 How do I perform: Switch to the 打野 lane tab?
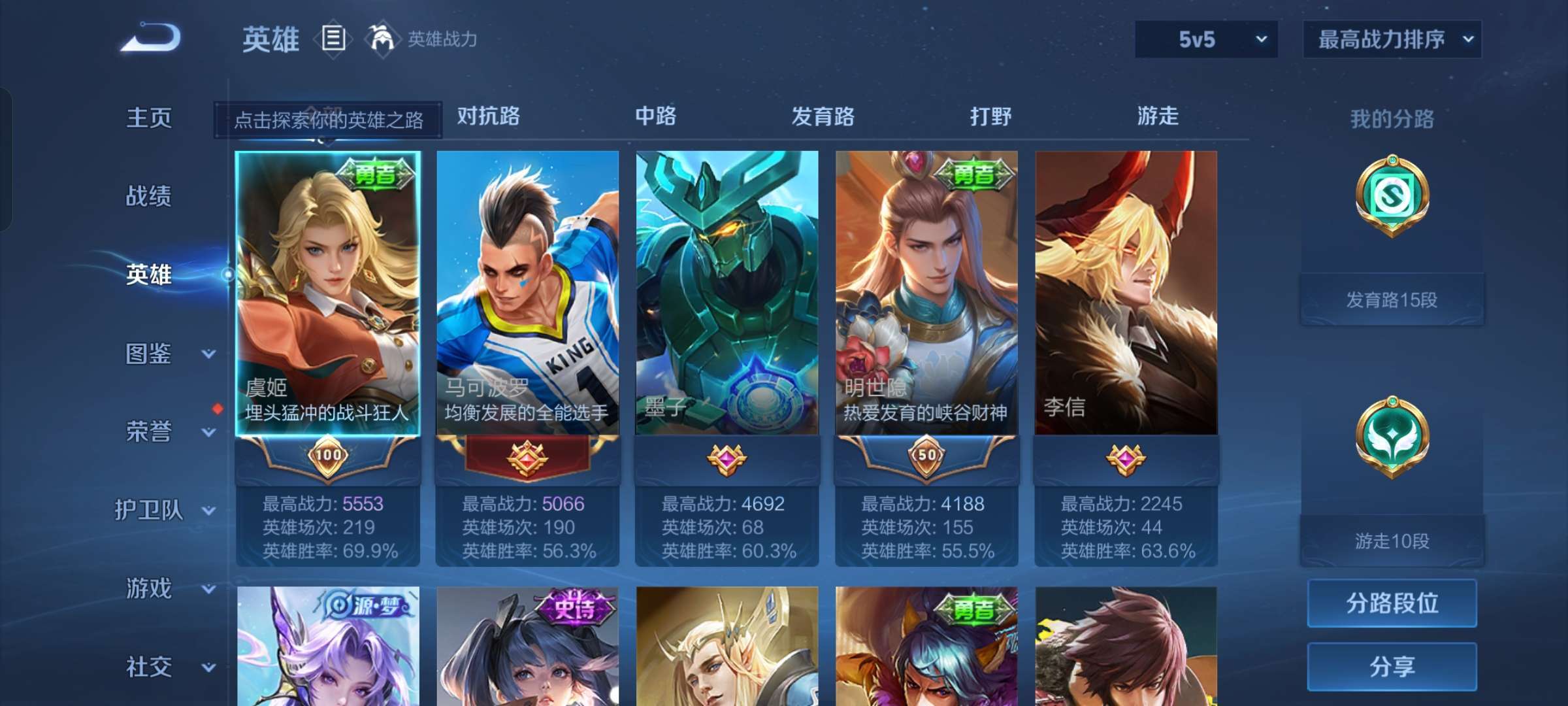pyautogui.click(x=990, y=116)
